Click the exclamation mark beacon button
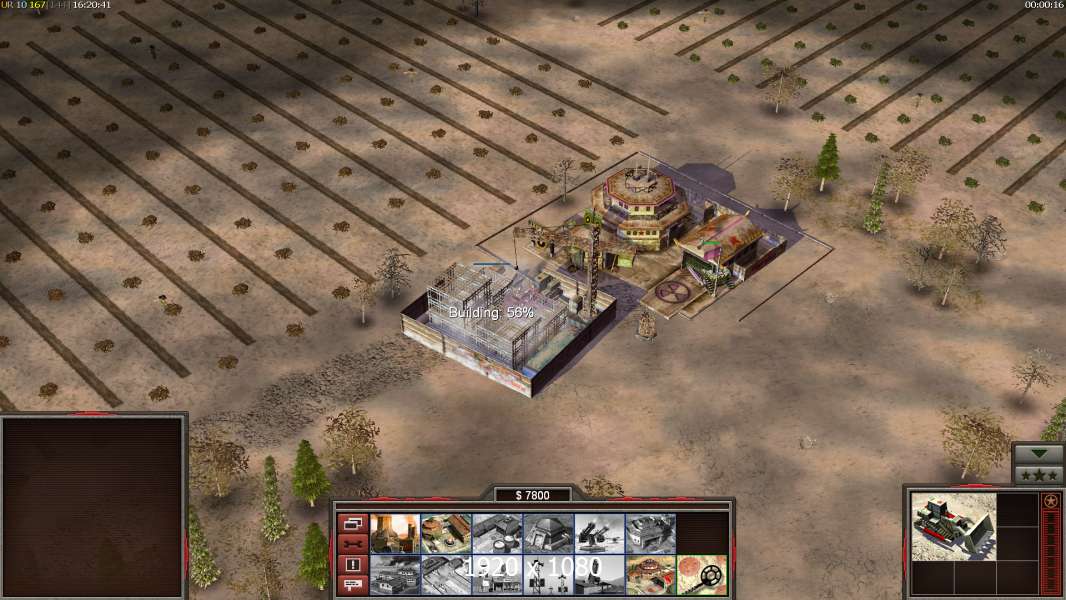This screenshot has width=1066, height=600. (x=352, y=564)
